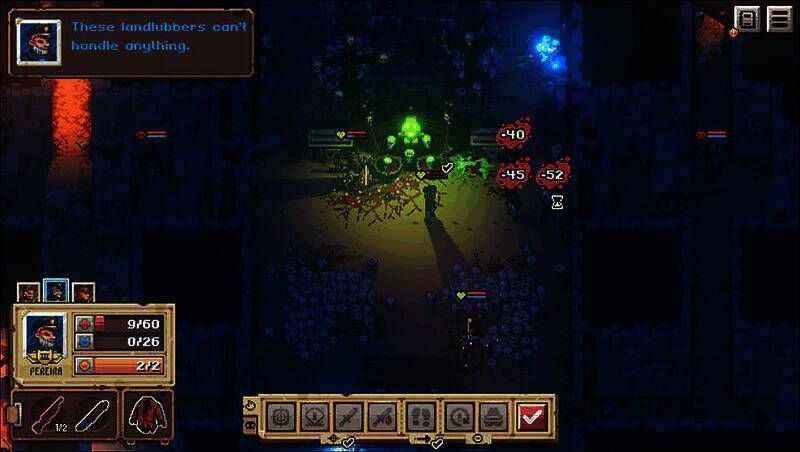The height and width of the screenshot is (452, 800).
Task: Choose the footprints move action
Action: tap(421, 416)
